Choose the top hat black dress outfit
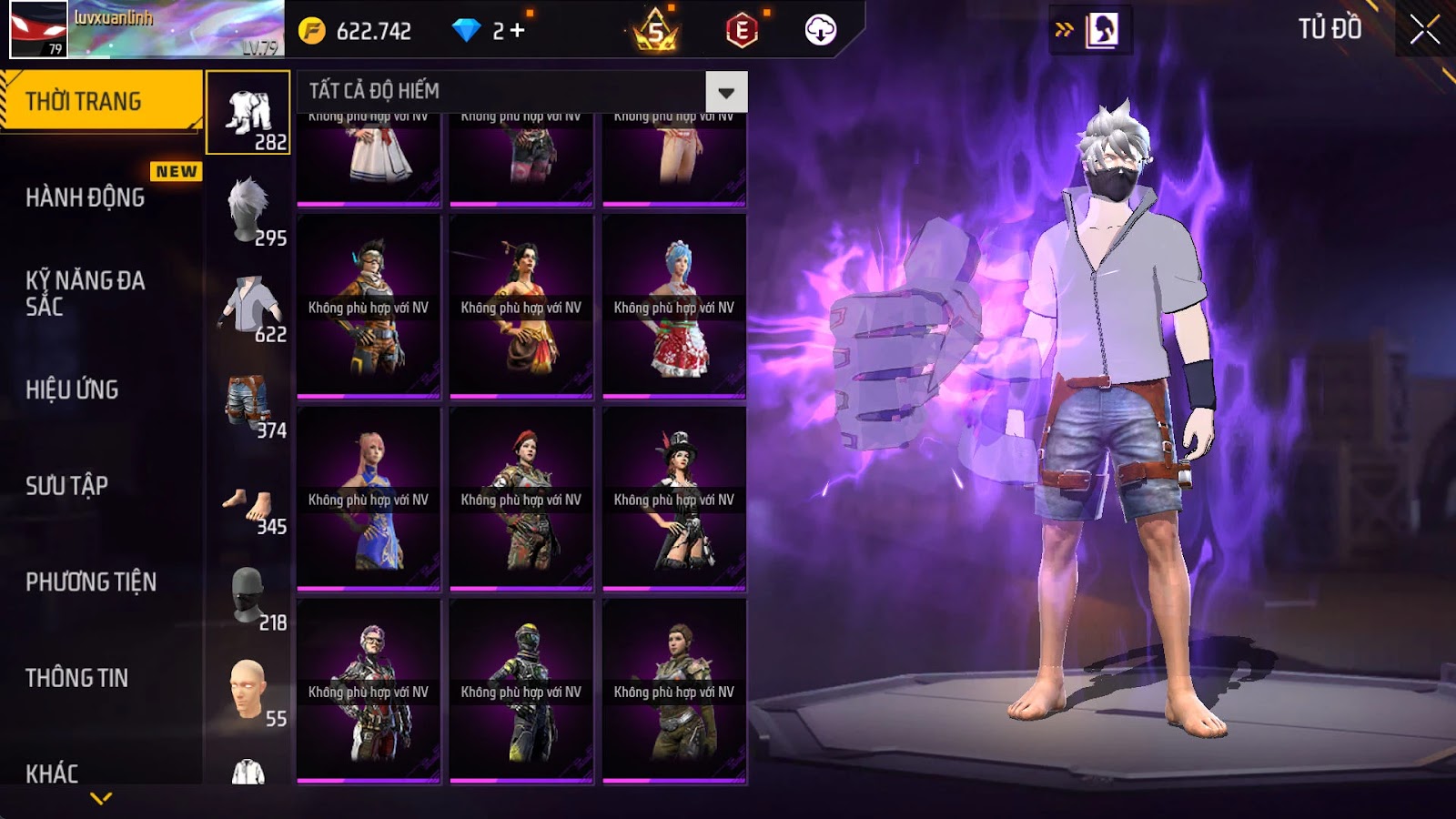 [x=674, y=499]
